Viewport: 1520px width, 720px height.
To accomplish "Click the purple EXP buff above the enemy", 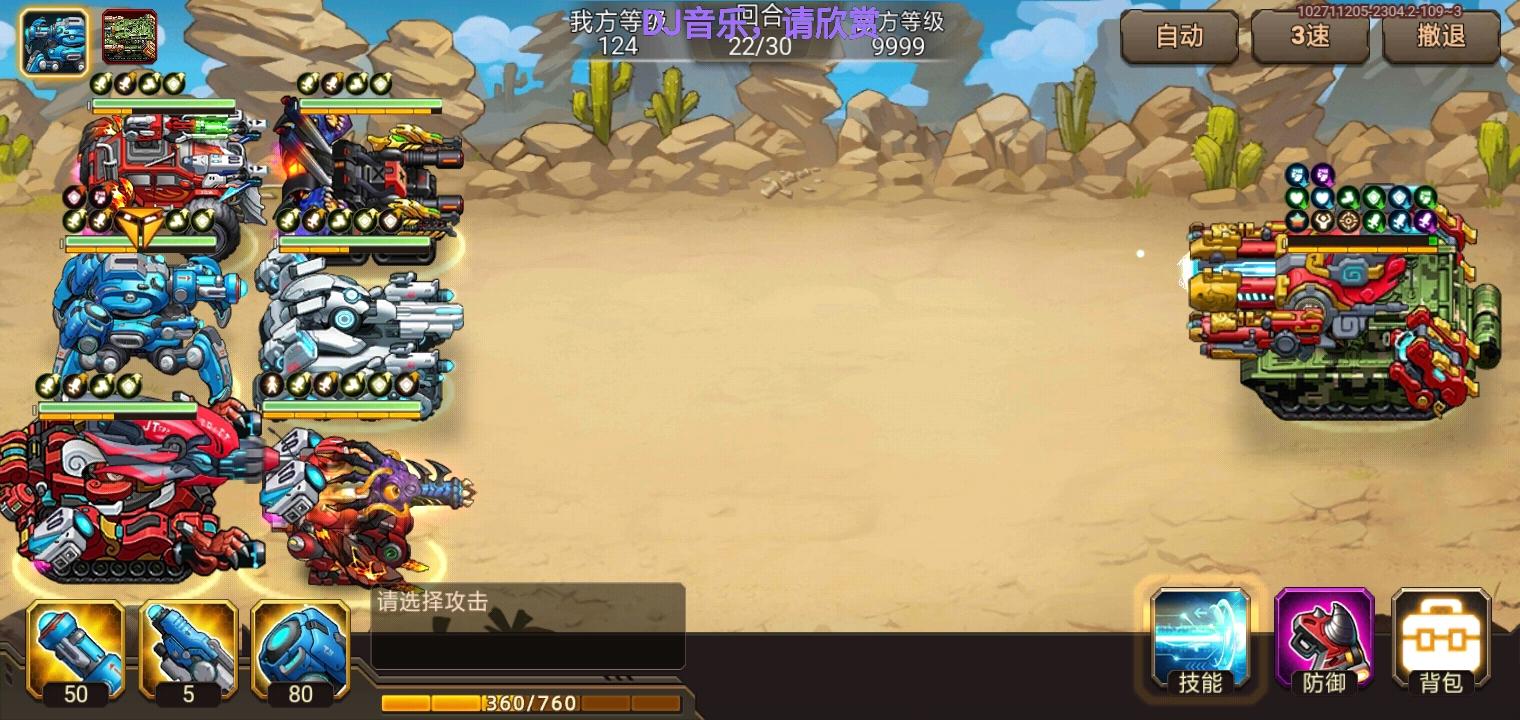I will point(1322,176).
